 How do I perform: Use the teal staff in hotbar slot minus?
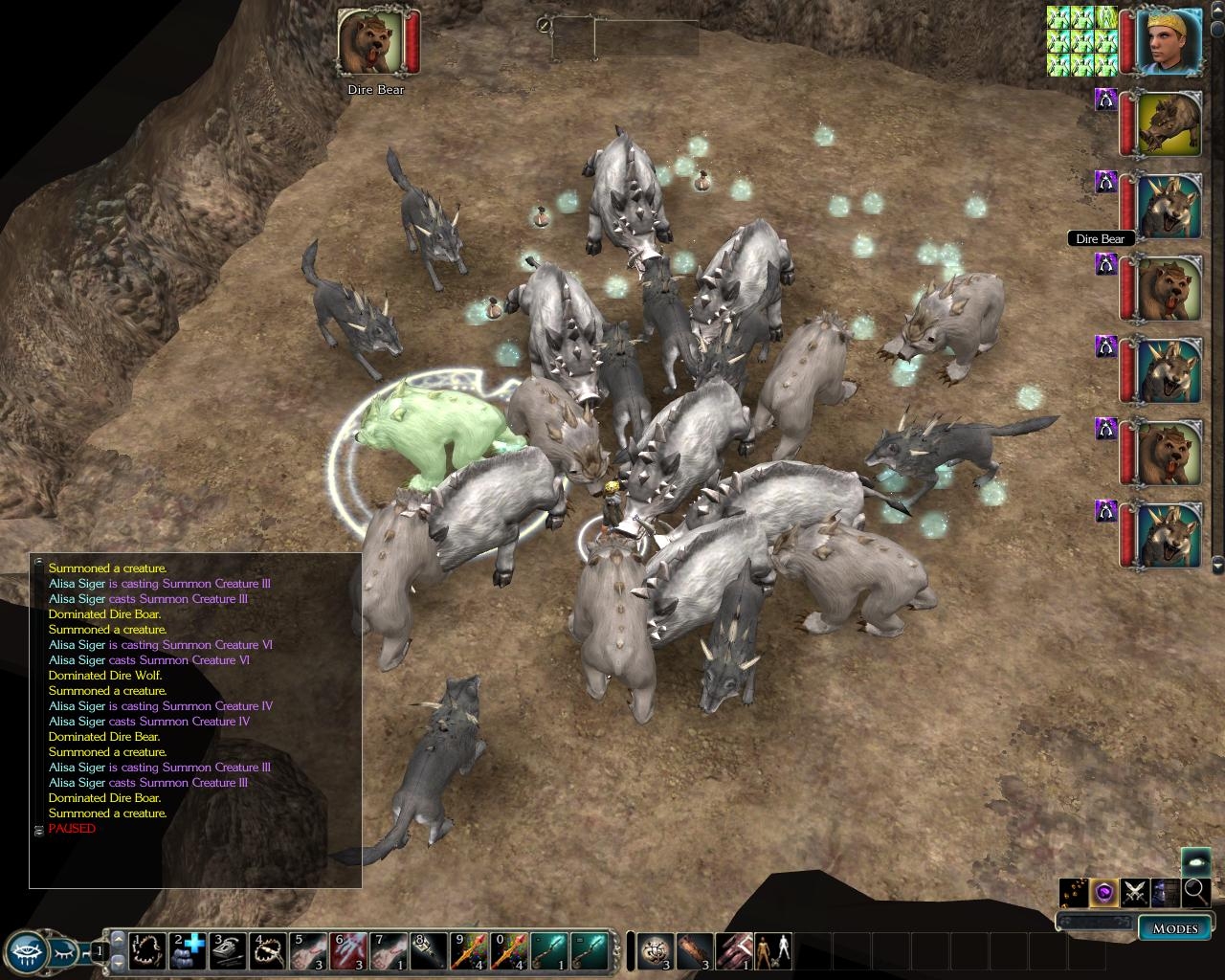[548, 950]
